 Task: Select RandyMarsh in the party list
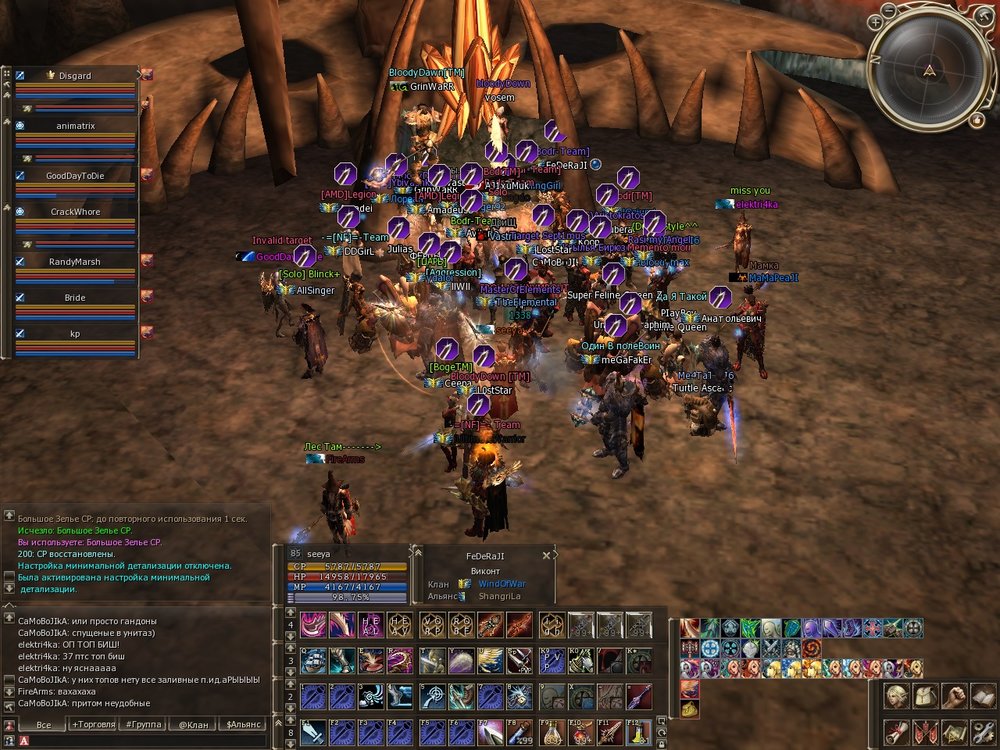pyautogui.click(x=75, y=261)
